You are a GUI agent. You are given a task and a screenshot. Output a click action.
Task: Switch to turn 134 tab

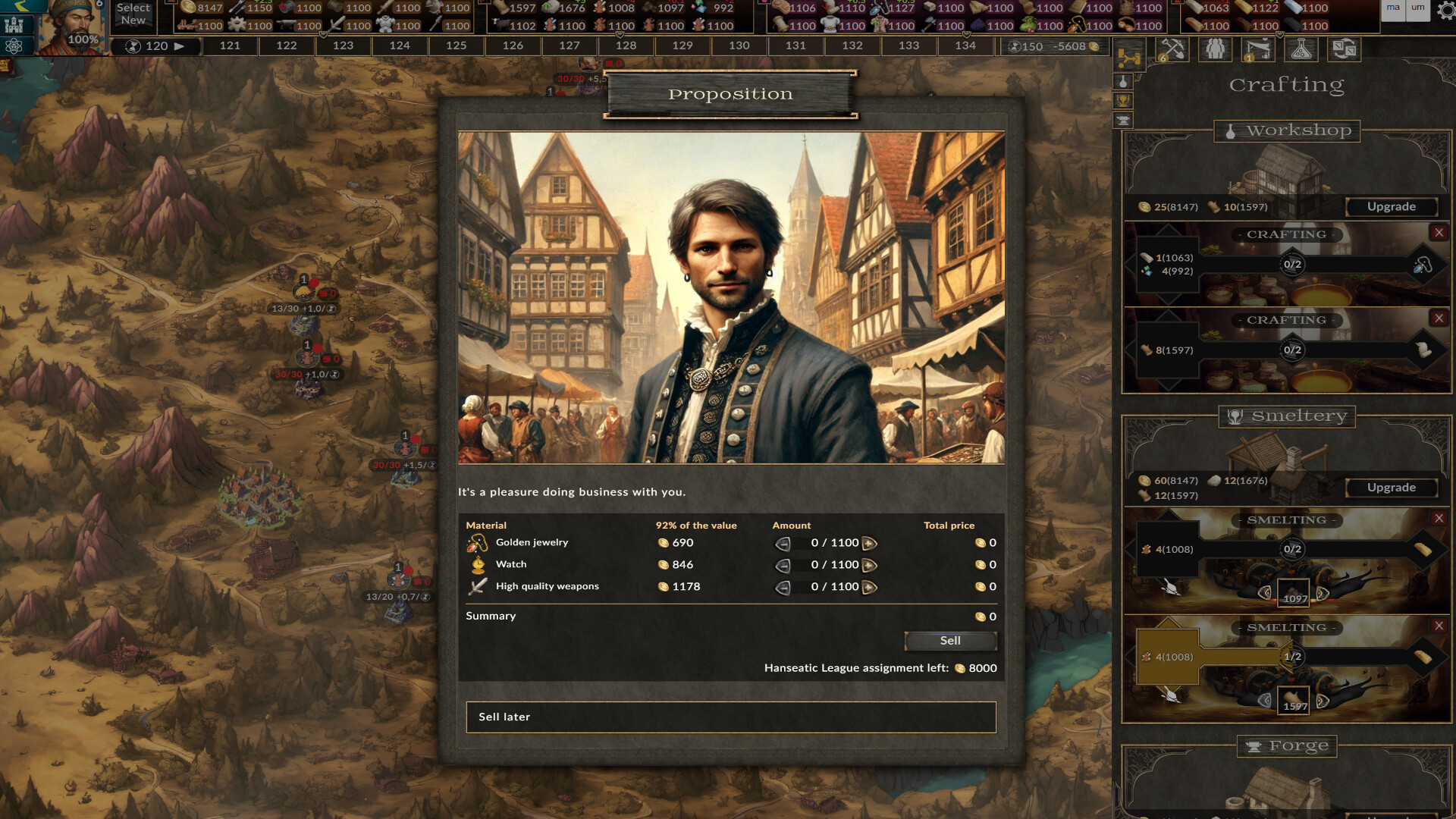965,45
